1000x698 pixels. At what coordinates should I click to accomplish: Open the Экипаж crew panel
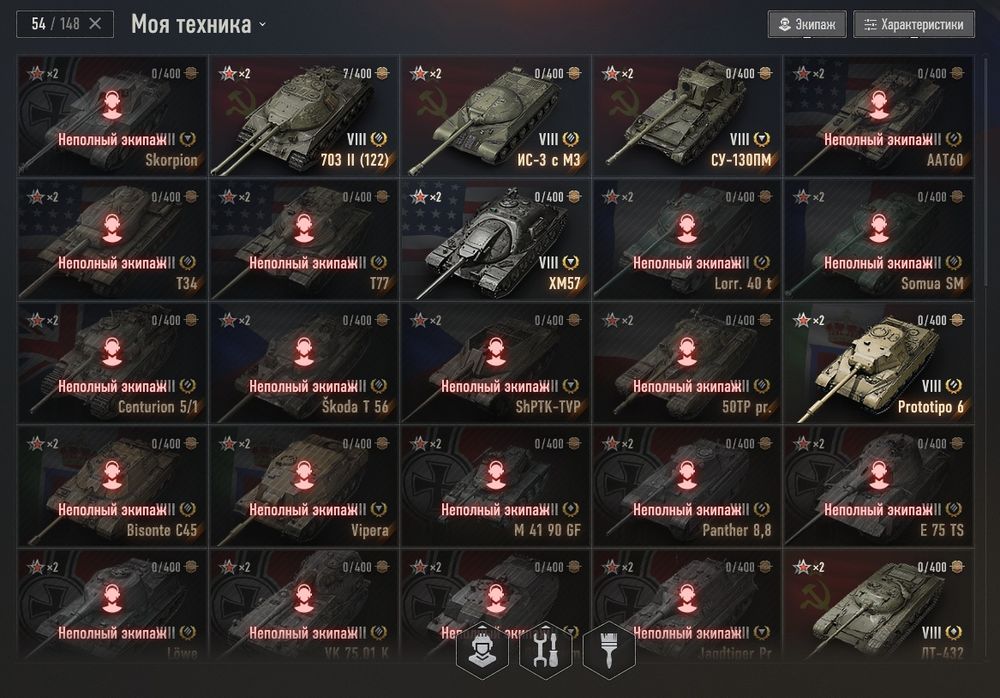808,24
